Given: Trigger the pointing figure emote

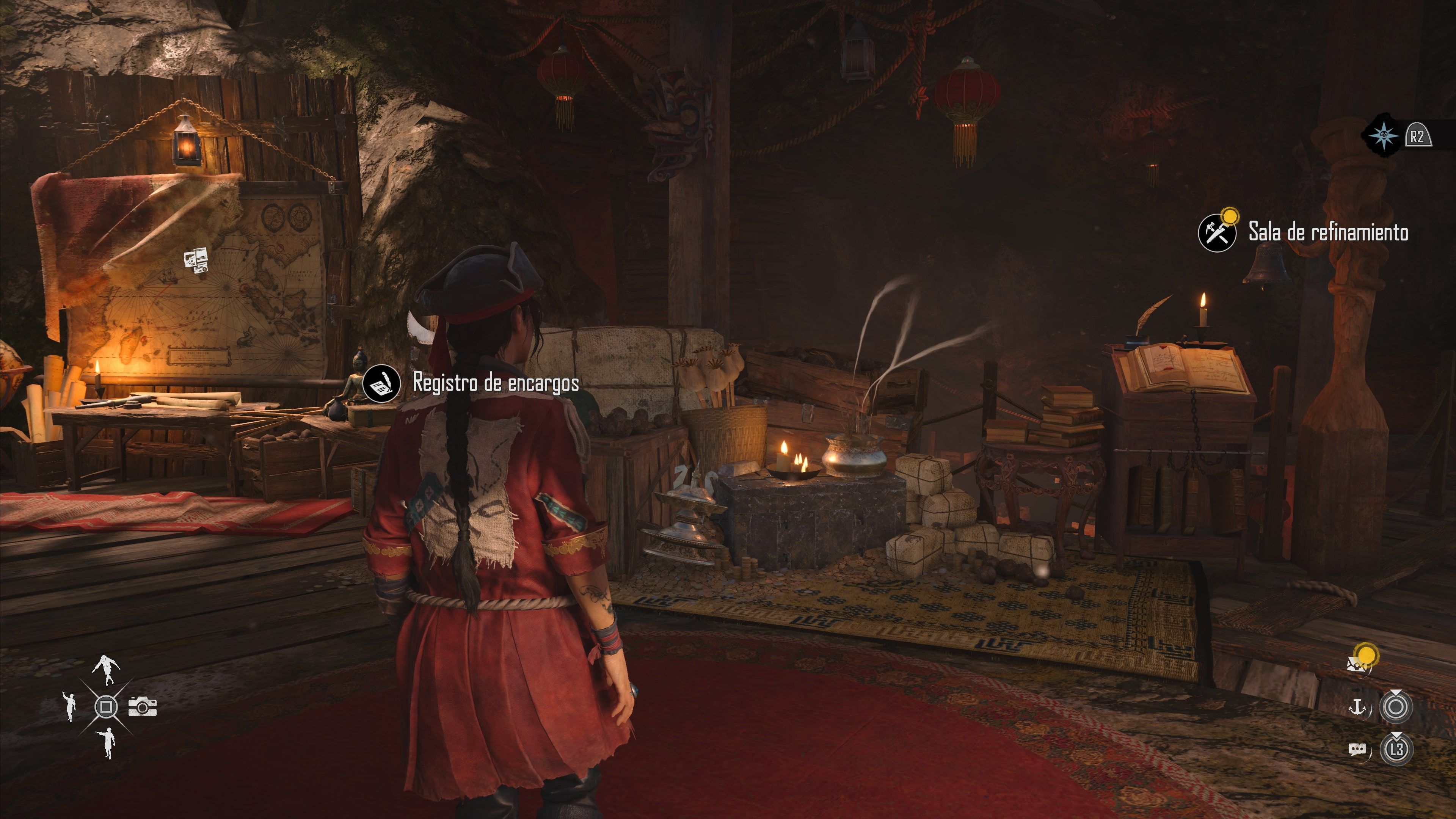Looking at the screenshot, I should coord(107,742).
